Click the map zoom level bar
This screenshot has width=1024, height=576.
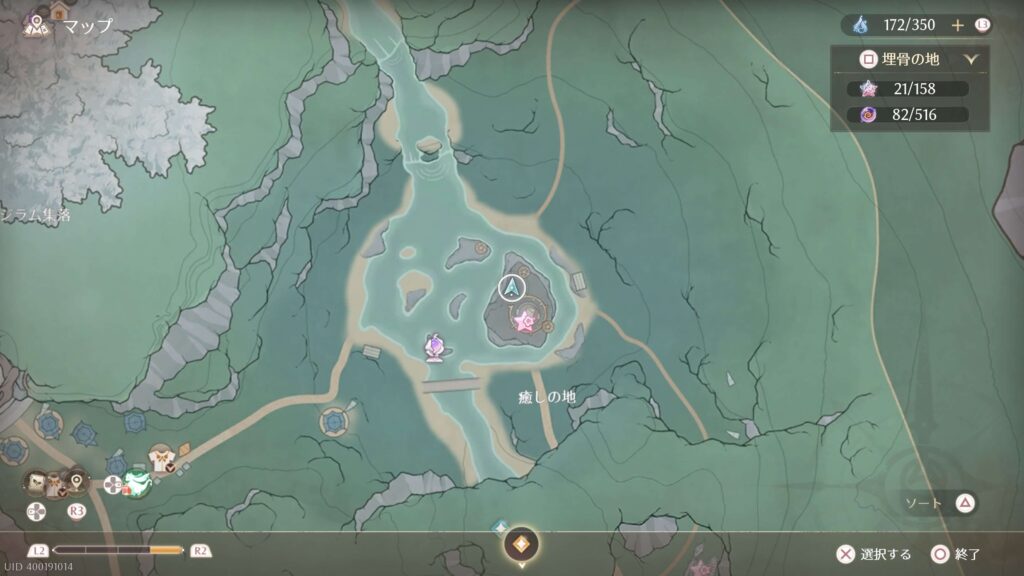118,550
